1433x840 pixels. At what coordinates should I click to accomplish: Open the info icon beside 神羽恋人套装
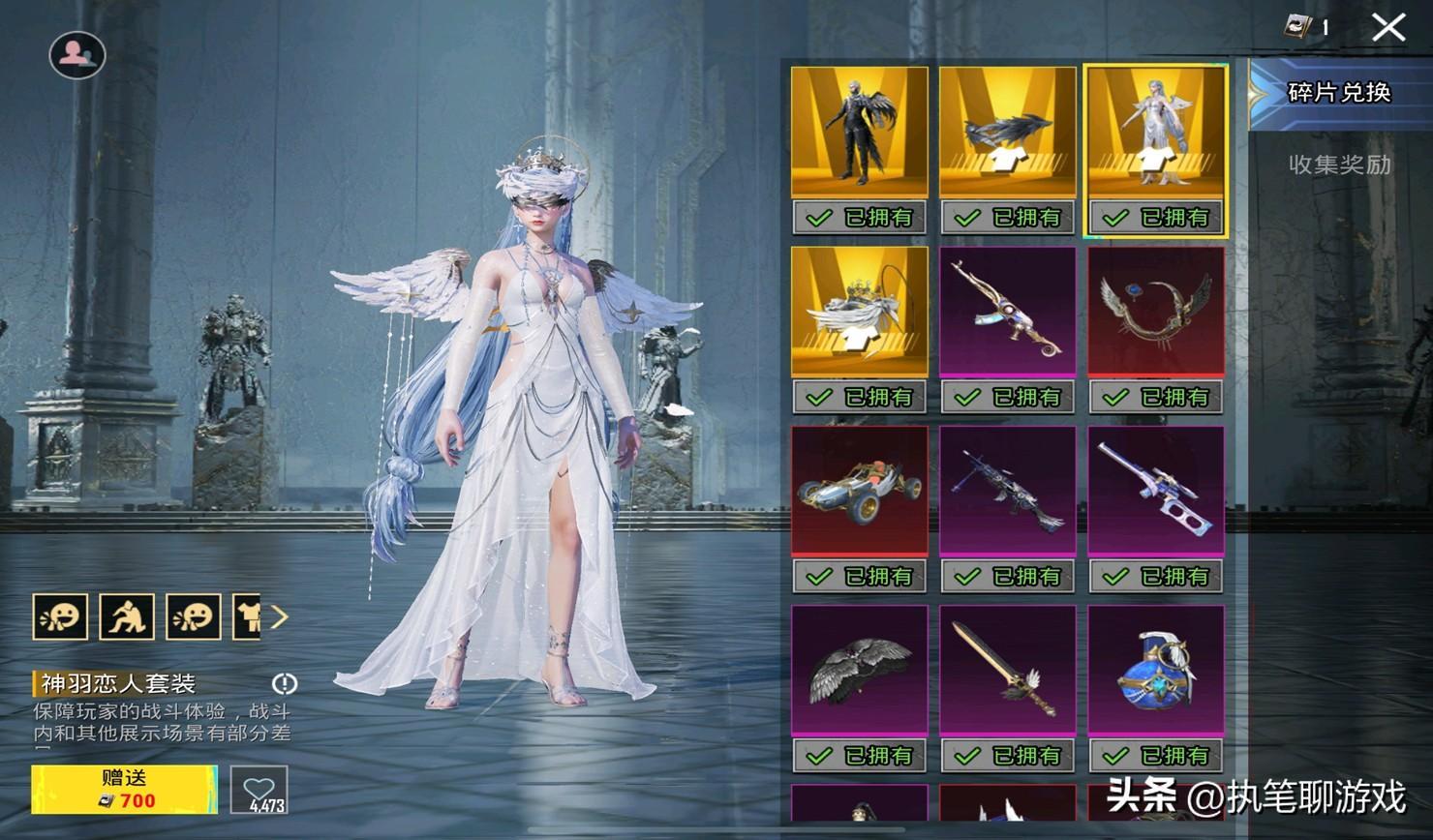[x=284, y=684]
